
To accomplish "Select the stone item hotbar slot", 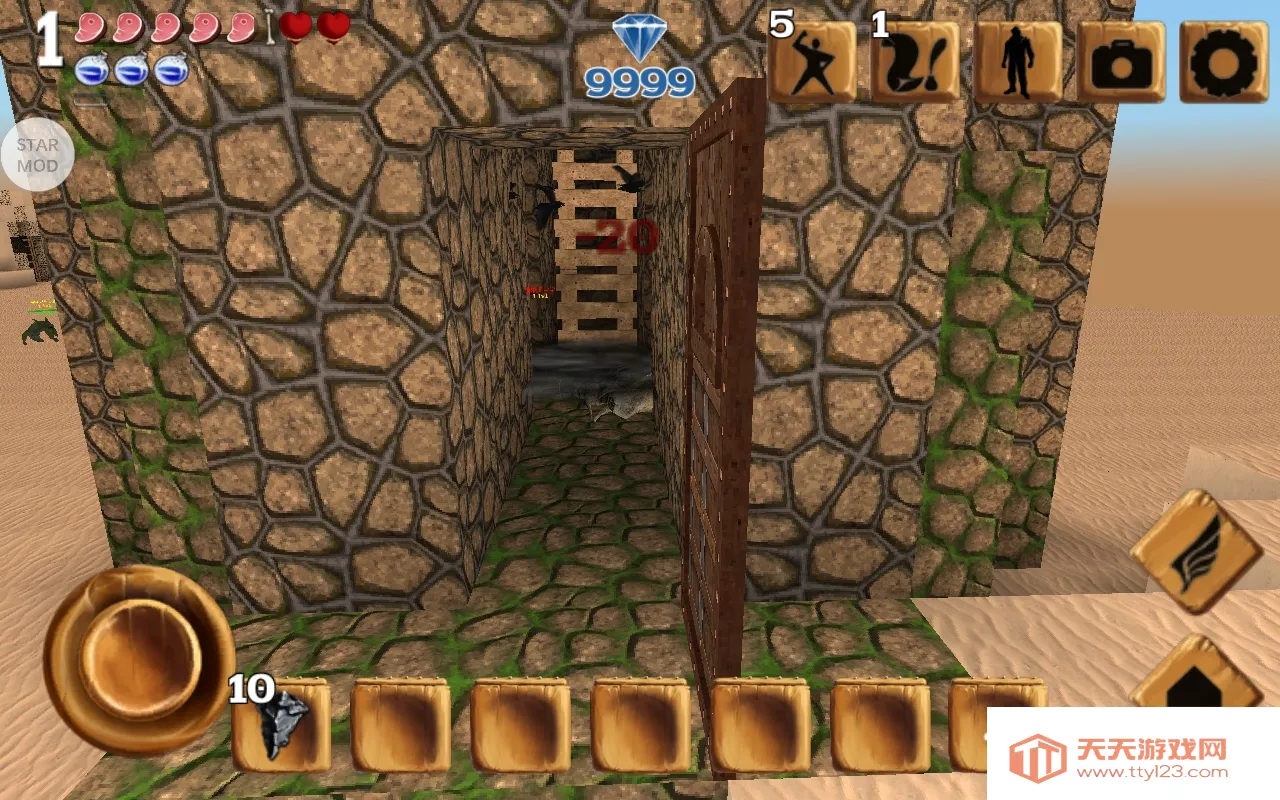I will click(283, 724).
